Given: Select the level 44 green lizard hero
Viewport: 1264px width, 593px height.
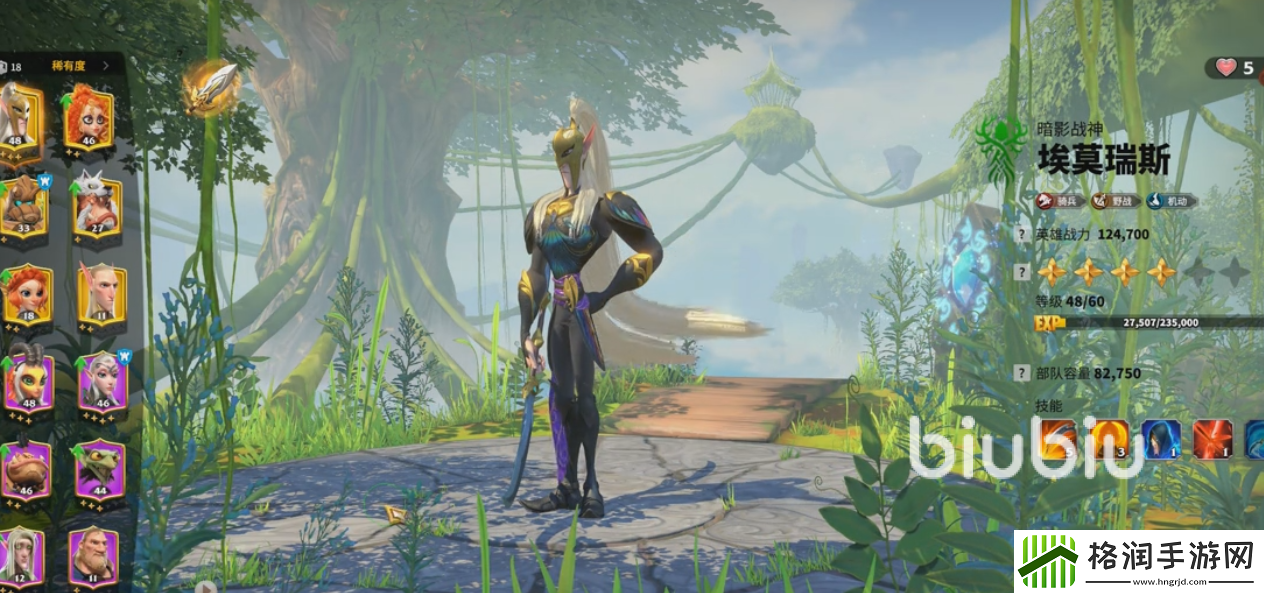Looking at the screenshot, I should tap(99, 470).
